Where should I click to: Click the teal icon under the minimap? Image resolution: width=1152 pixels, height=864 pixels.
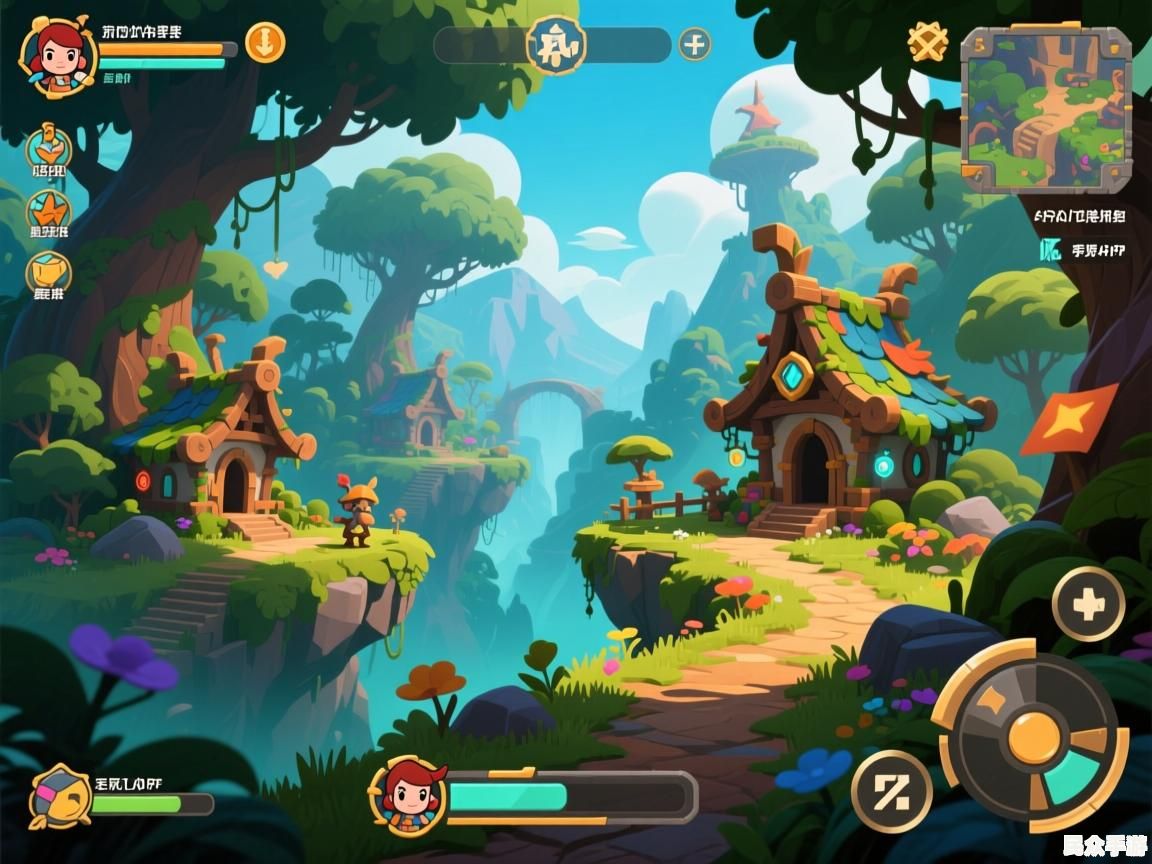click(1050, 250)
